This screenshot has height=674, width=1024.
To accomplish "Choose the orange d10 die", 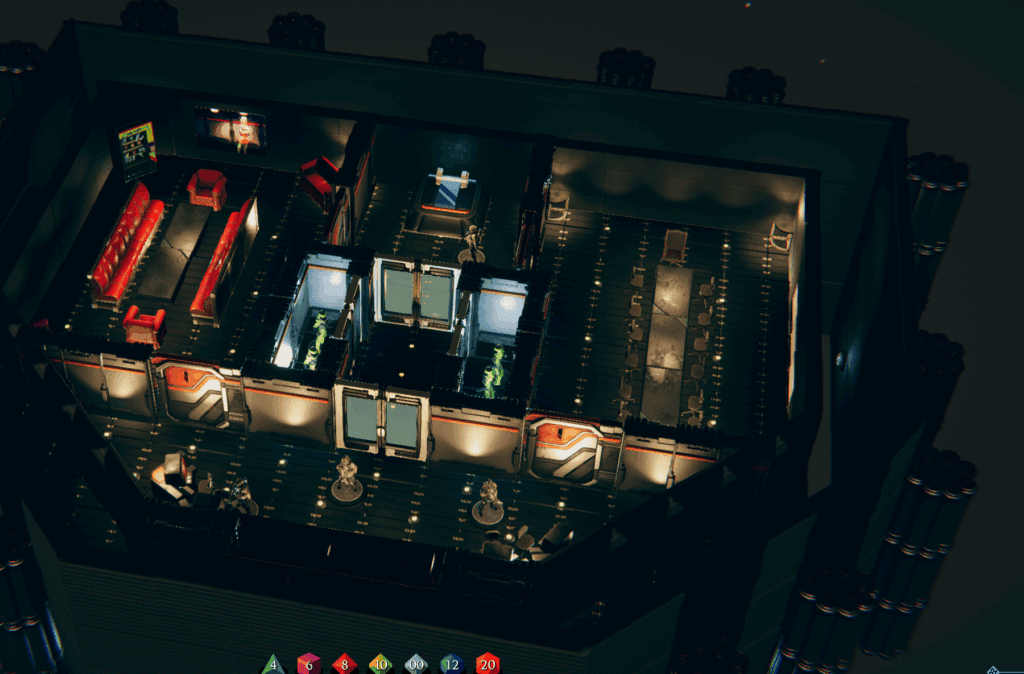I will pyautogui.click(x=380, y=664).
